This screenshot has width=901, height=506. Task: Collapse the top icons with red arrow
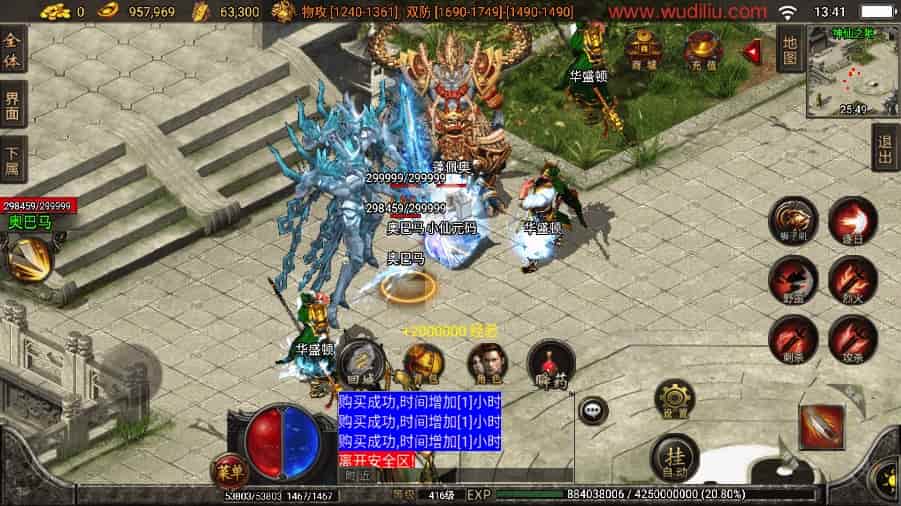click(752, 49)
